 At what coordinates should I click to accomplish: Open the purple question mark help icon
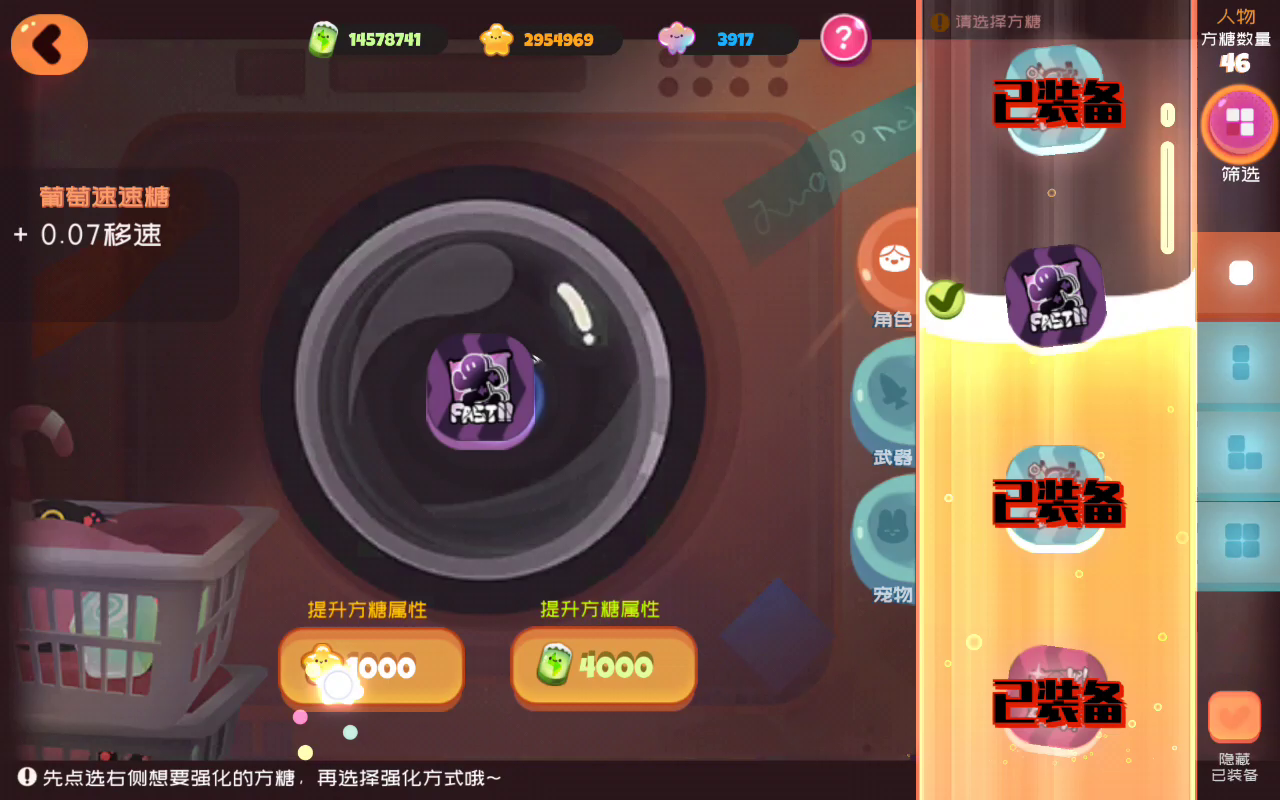point(843,40)
